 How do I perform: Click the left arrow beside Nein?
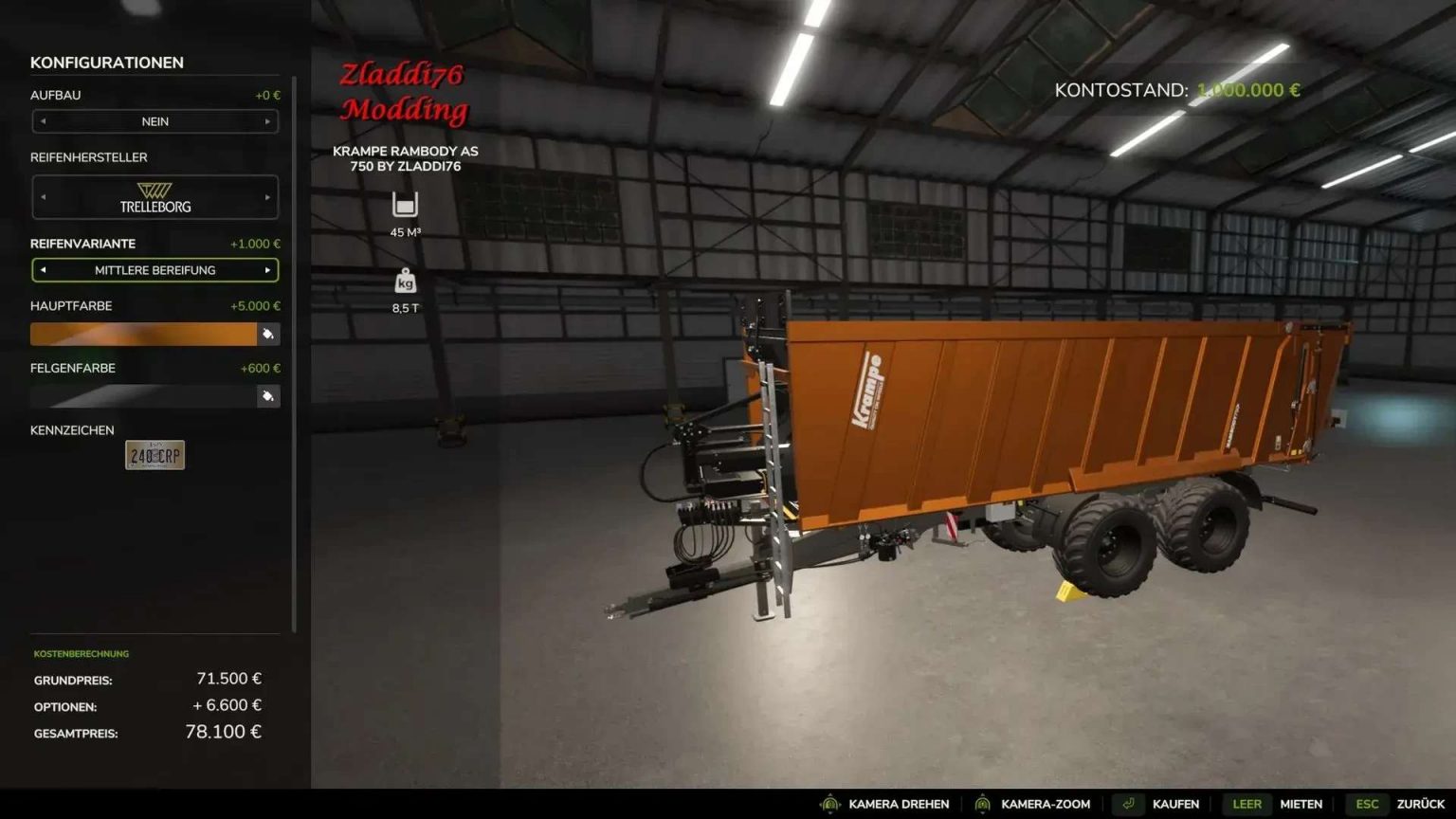point(42,121)
